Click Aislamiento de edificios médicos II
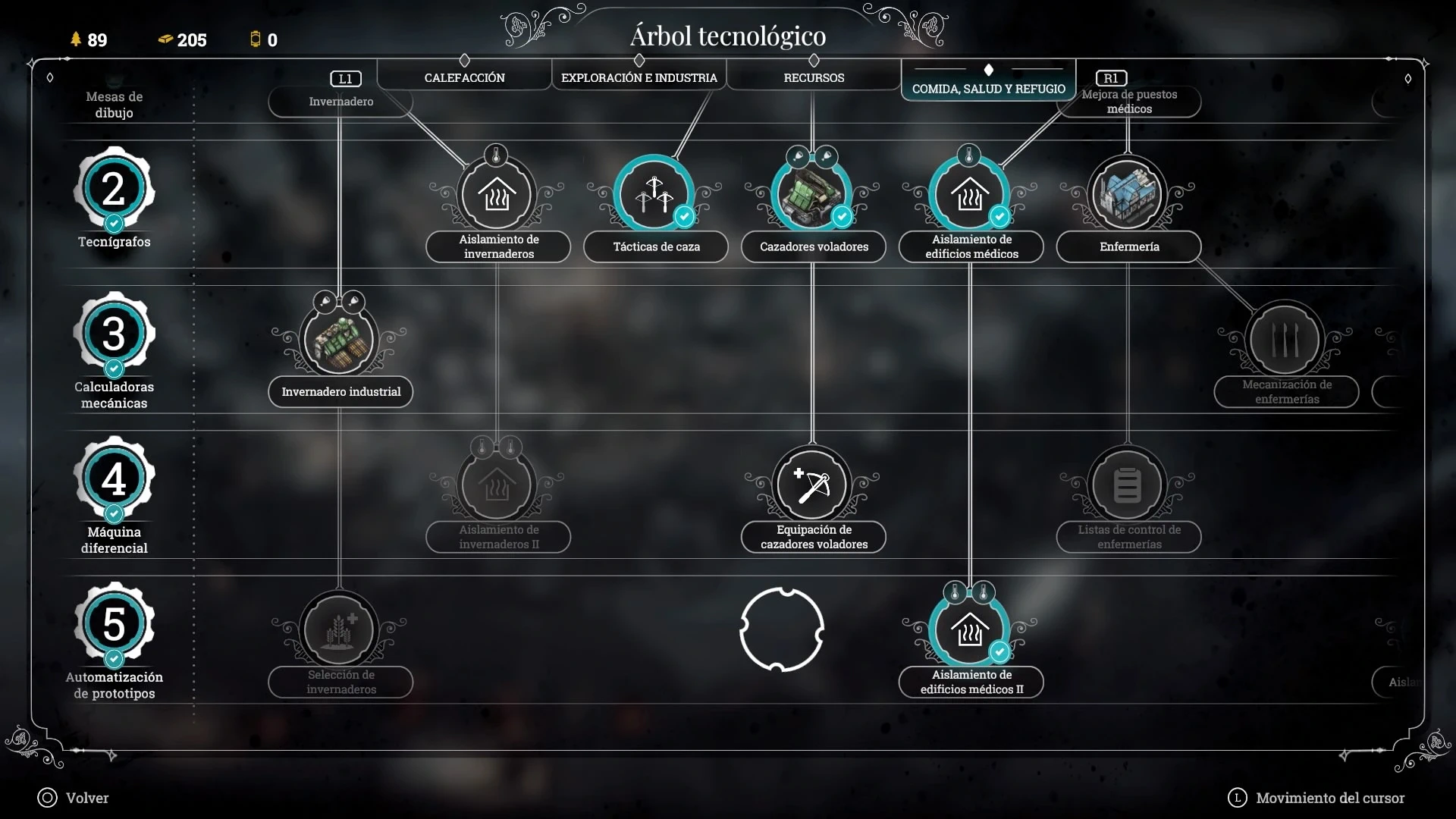The height and width of the screenshot is (819, 1456). [970, 630]
